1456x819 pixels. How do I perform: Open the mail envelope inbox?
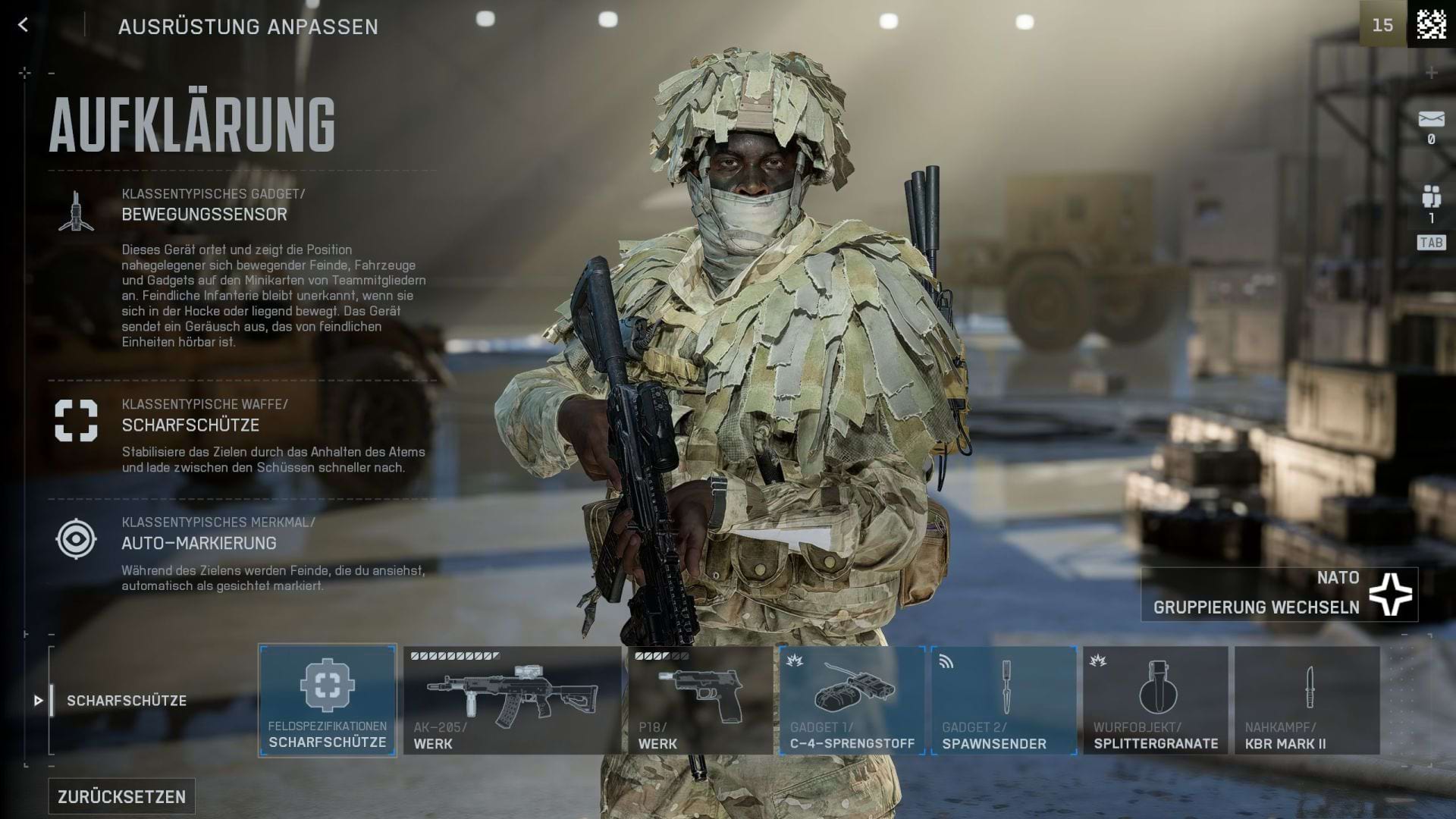tap(1431, 120)
